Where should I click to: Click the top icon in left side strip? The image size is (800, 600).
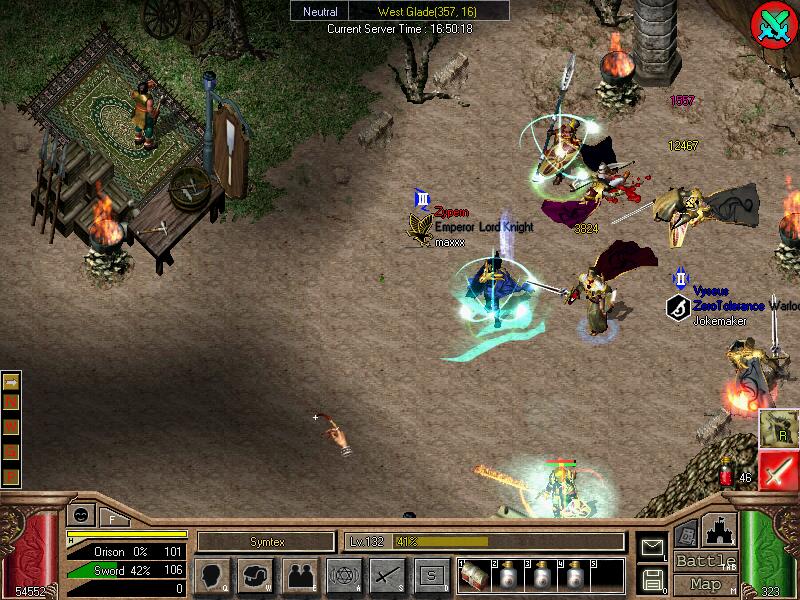[x=11, y=381]
